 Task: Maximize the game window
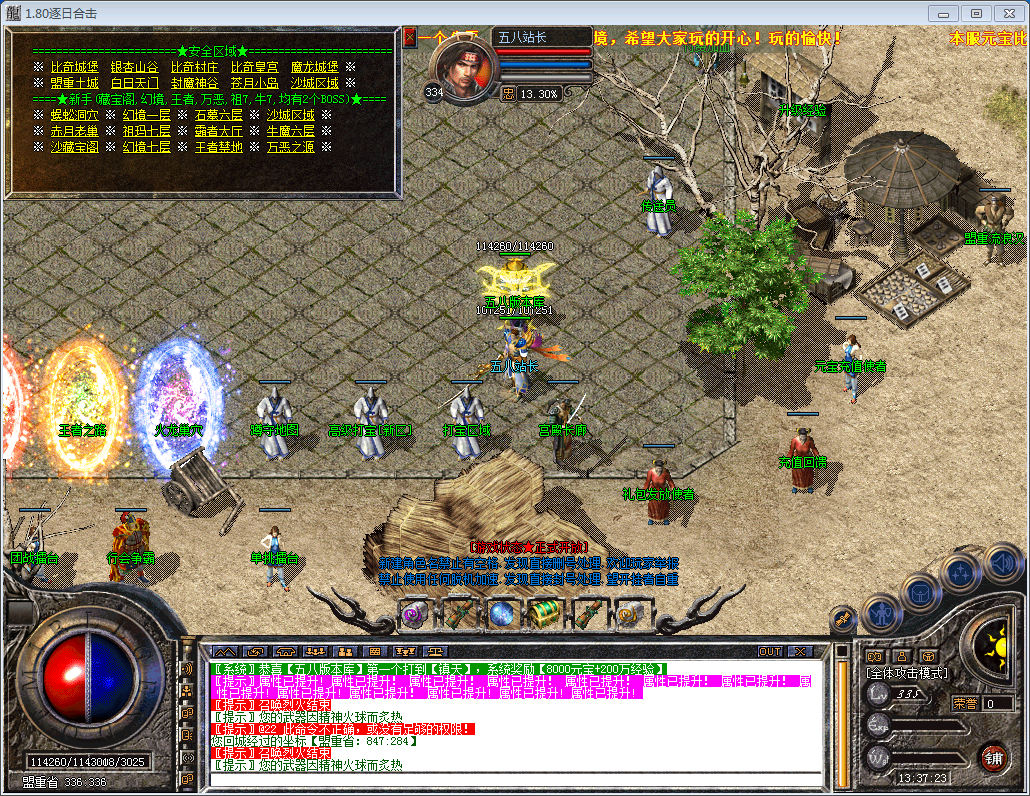tap(977, 13)
